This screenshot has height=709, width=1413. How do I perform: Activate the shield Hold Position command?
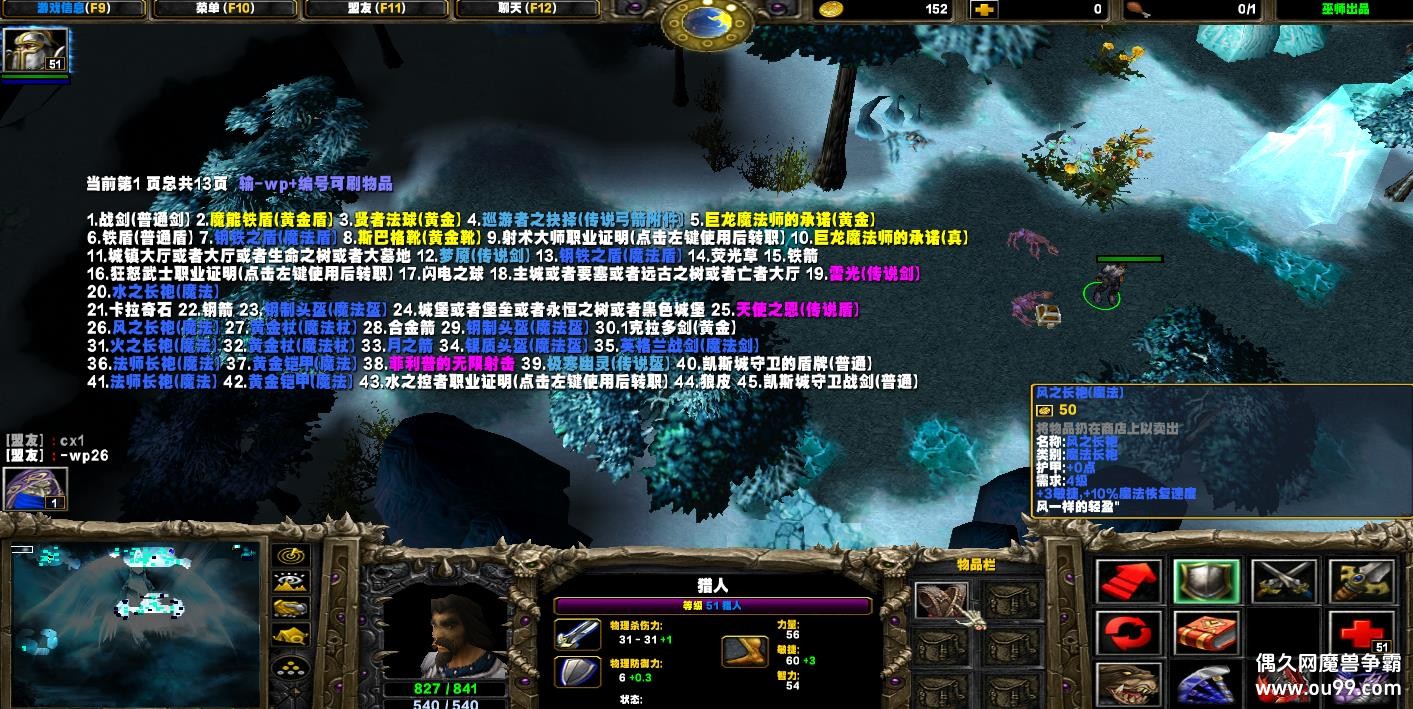point(1206,581)
